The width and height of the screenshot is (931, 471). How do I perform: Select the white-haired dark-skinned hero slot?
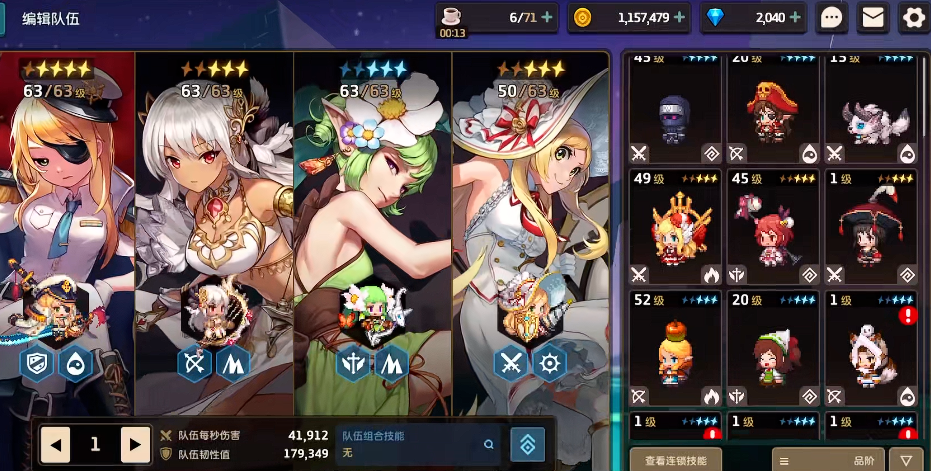coord(214,220)
